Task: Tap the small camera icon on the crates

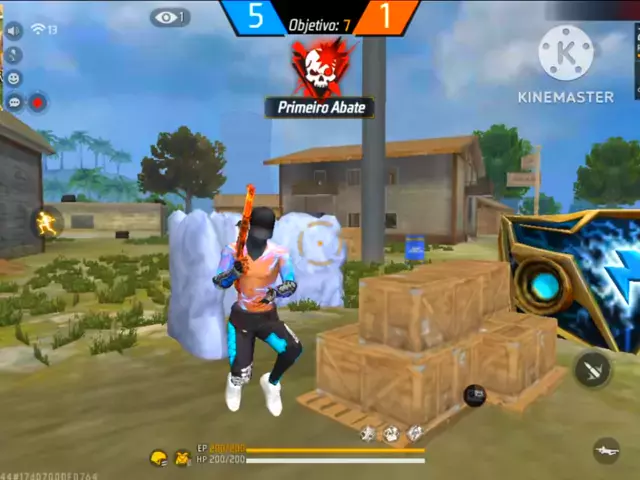Action: (x=475, y=394)
